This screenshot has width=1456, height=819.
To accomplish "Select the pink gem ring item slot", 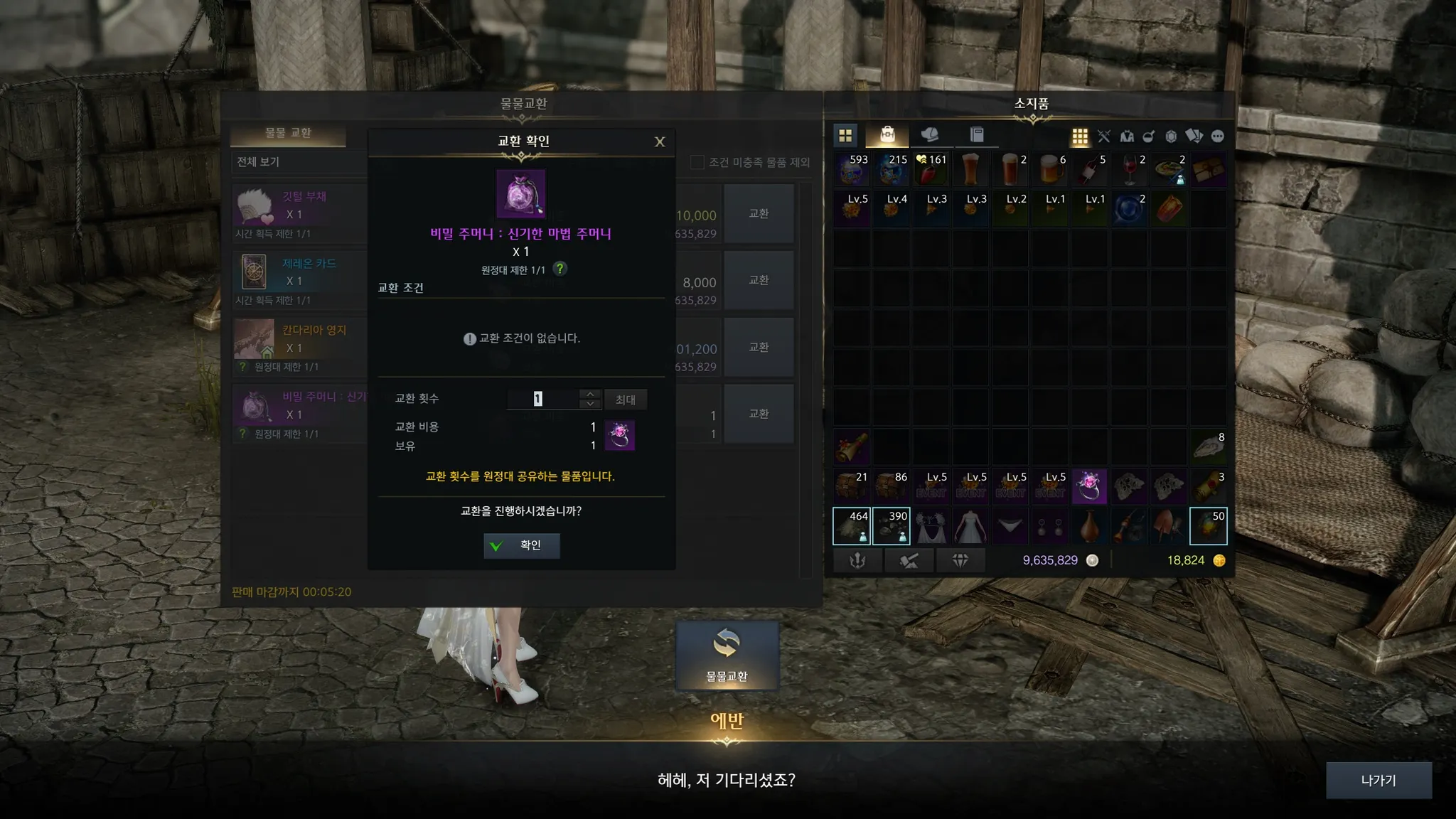I will point(1089,486).
